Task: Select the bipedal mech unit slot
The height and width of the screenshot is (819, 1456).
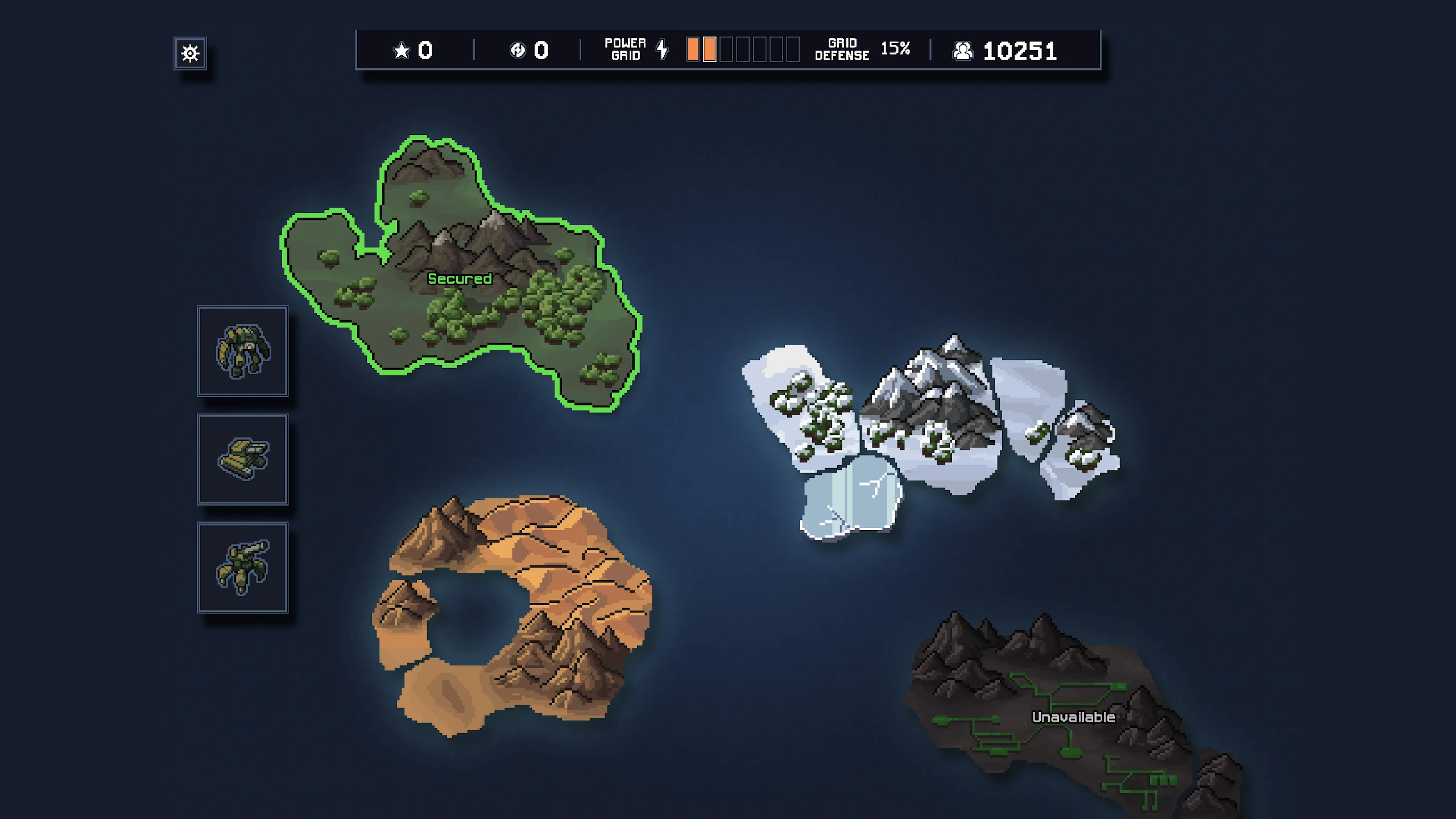Action: tap(243, 351)
